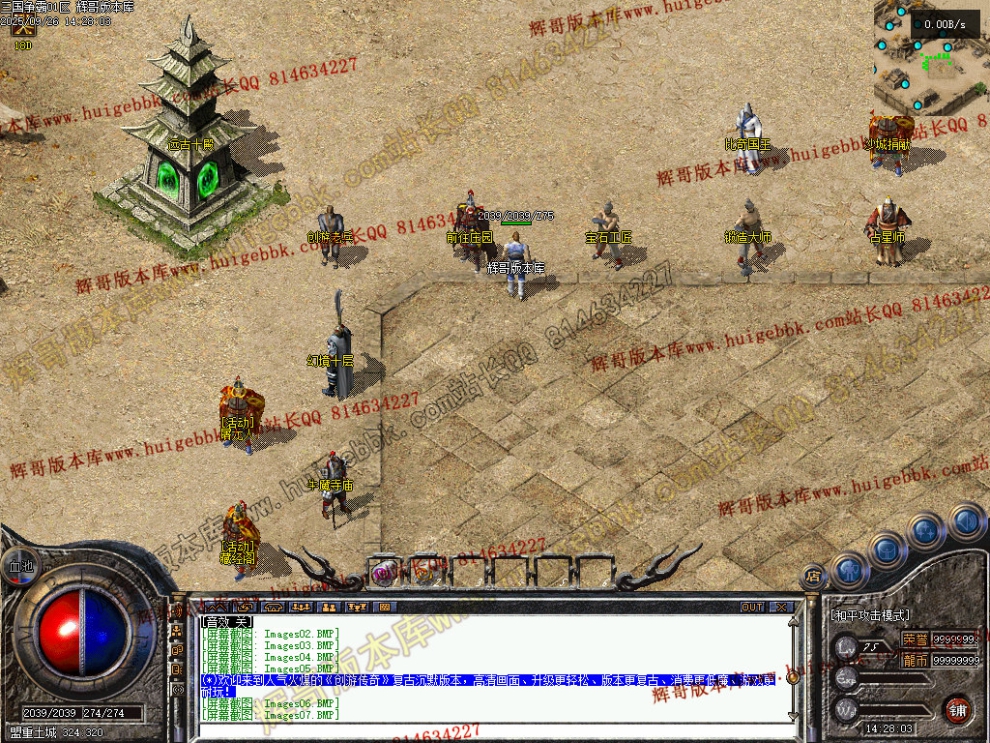Open the bag inventory round button

pyautogui.click(x=887, y=549)
